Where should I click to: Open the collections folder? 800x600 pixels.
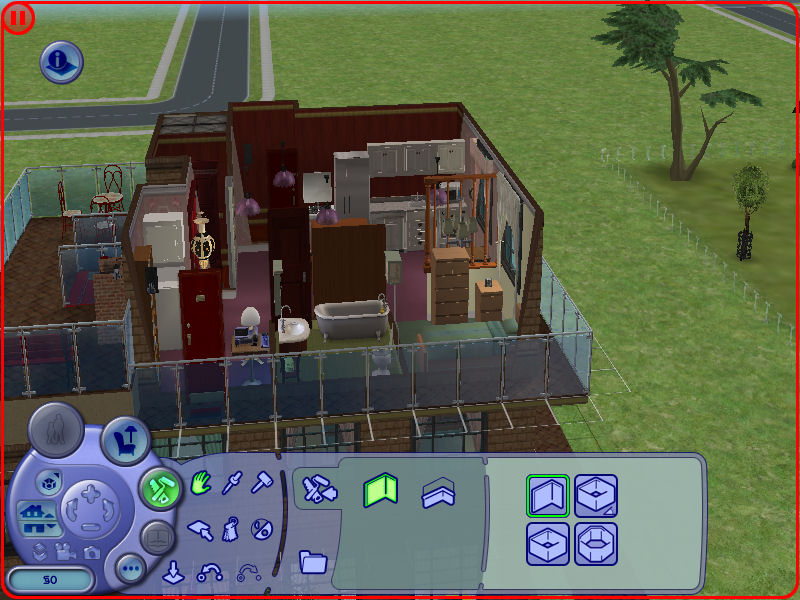(x=313, y=562)
